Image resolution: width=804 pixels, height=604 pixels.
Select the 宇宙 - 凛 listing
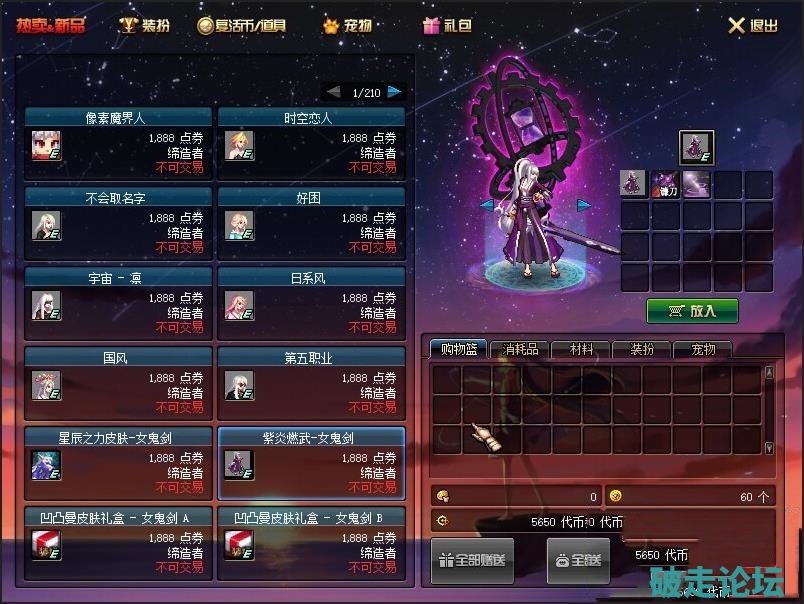tap(118, 299)
